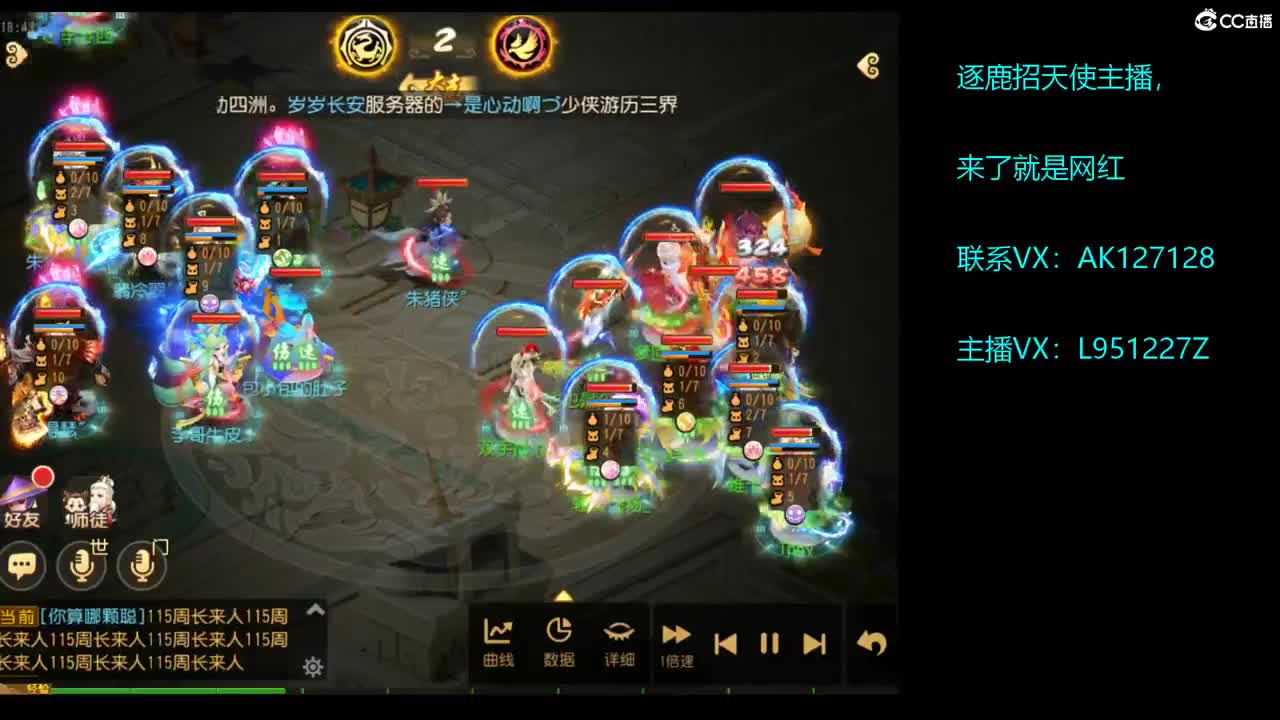The width and height of the screenshot is (1280, 720).
Task: Toggle the 门 guild channel microphone
Action: 142,566
